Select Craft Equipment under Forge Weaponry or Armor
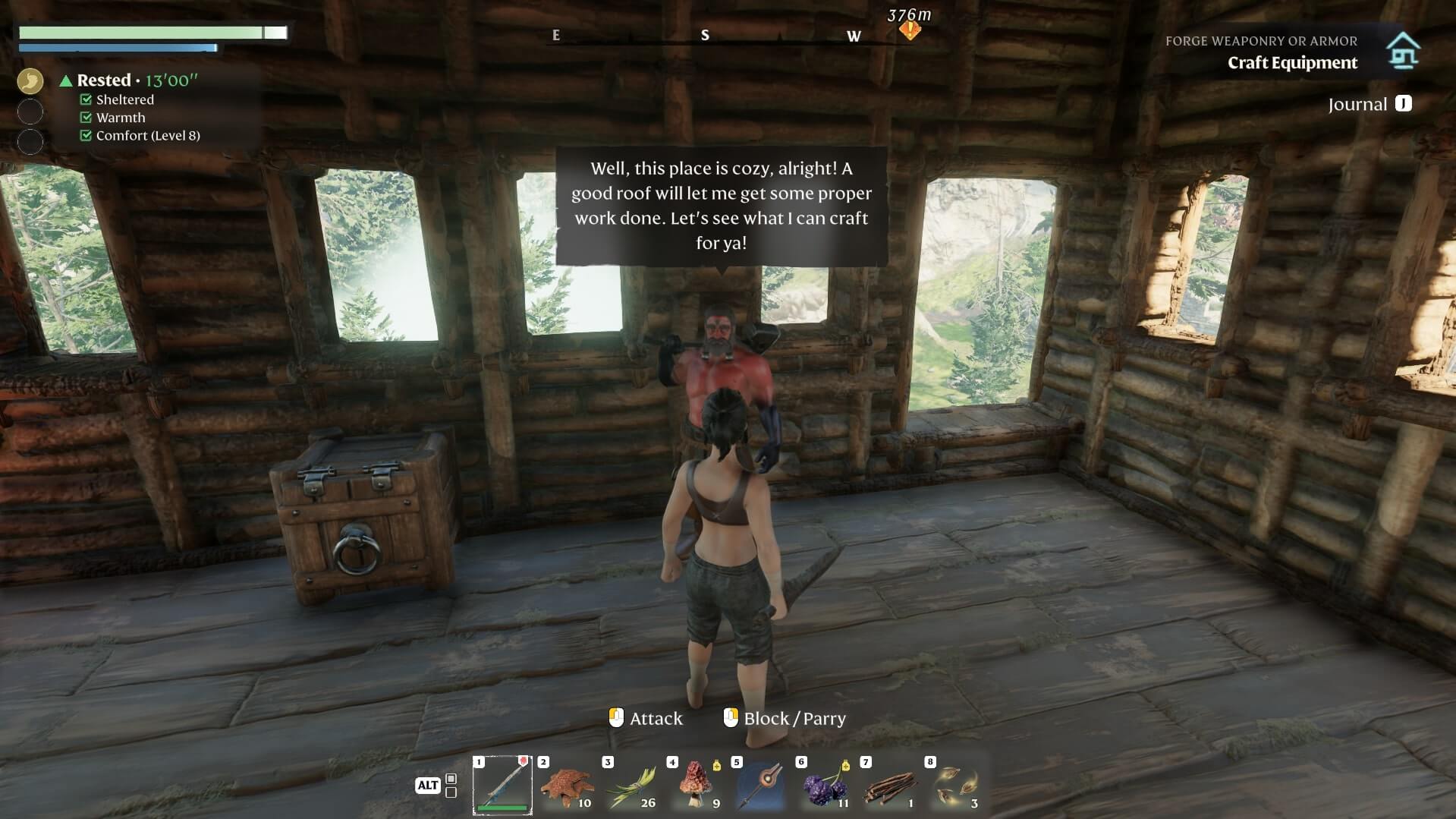 point(1292,63)
